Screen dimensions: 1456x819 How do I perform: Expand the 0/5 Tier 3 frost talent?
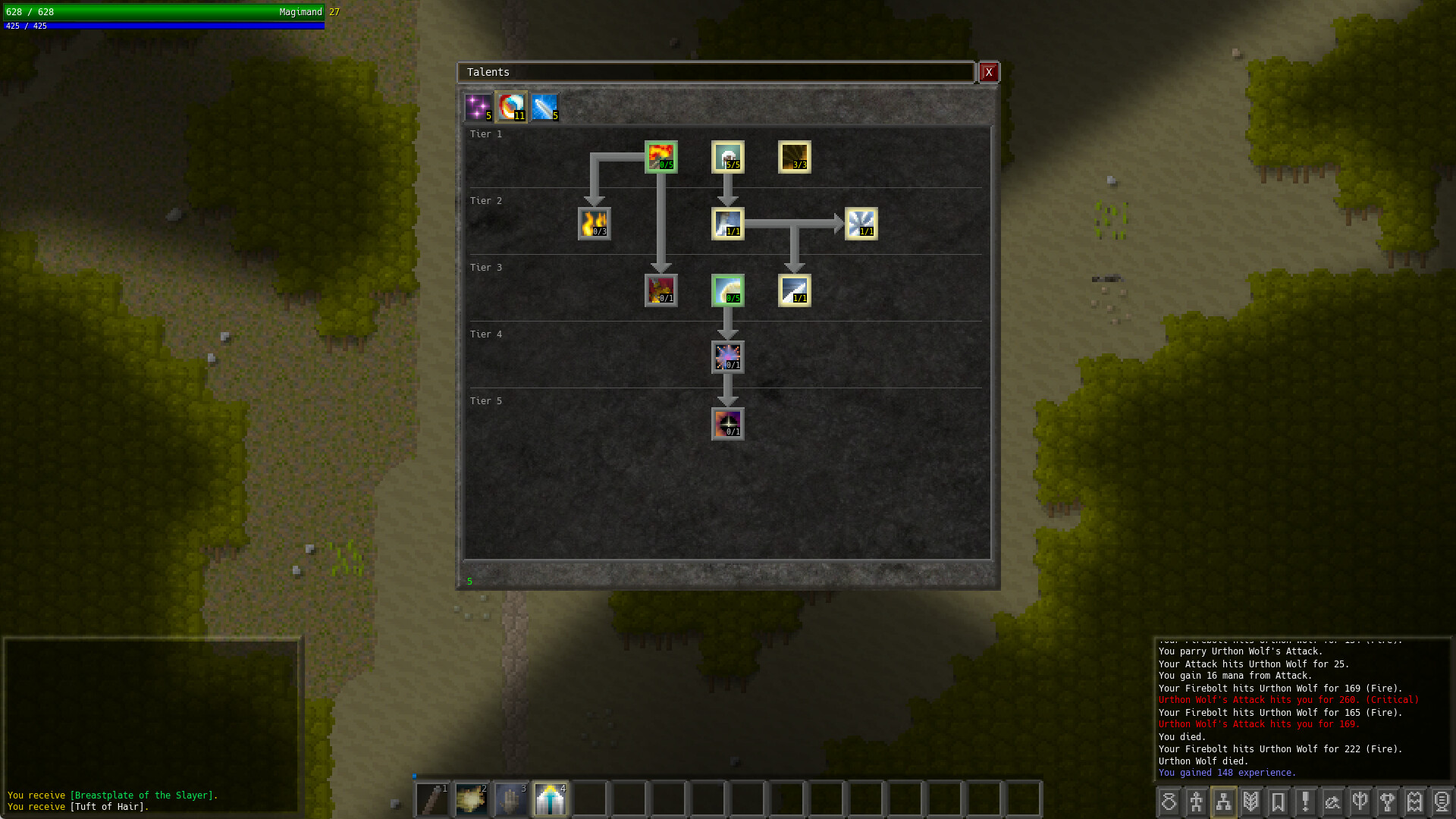click(727, 290)
